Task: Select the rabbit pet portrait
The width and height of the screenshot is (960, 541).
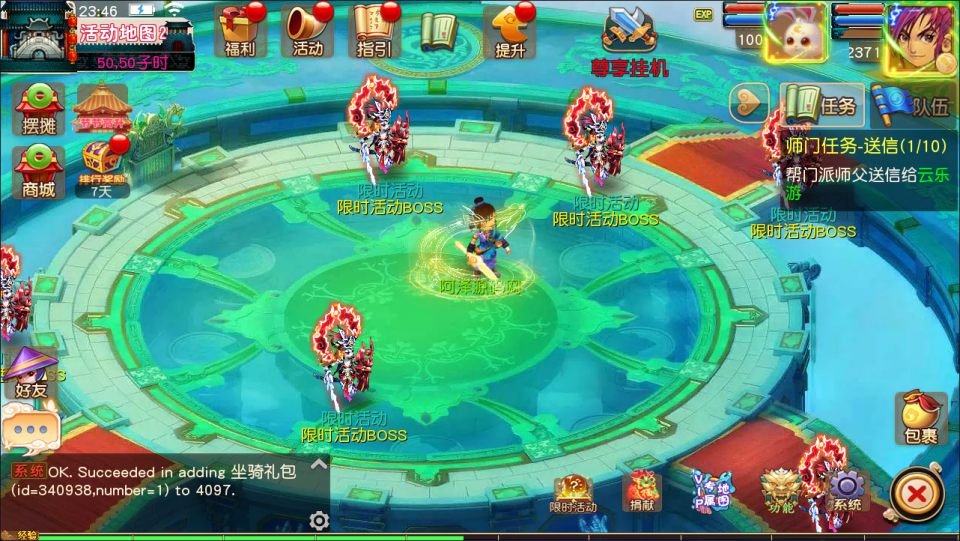Action: 795,35
